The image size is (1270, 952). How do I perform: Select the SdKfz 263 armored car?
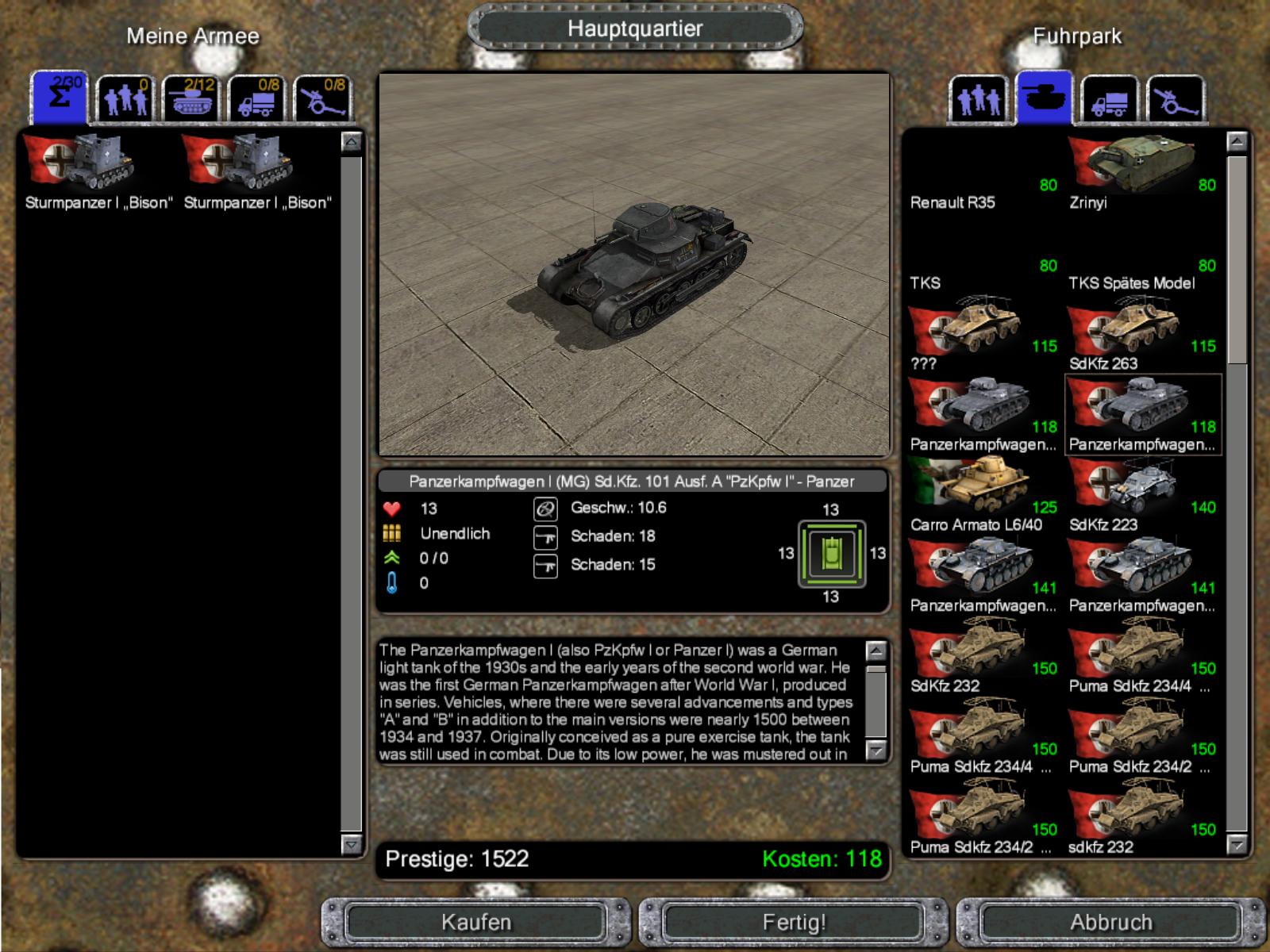click(1141, 335)
